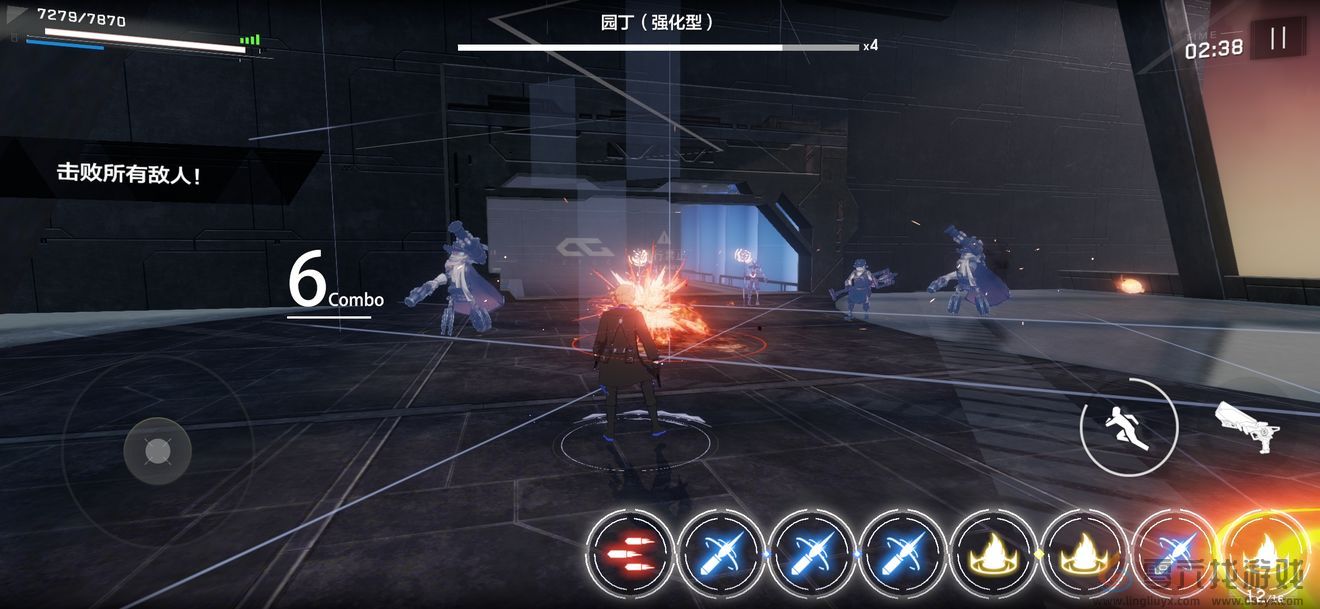
Task: Fire the handgun weapon icon
Action: point(1248,425)
